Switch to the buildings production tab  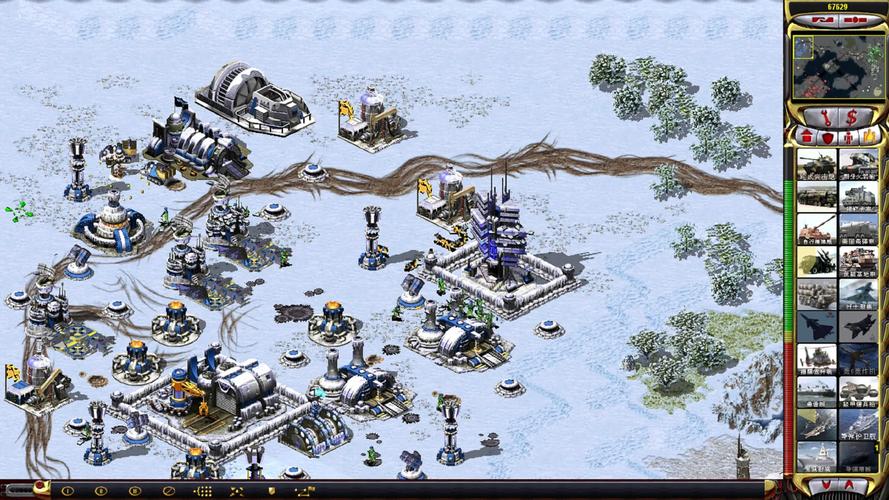tap(806, 135)
